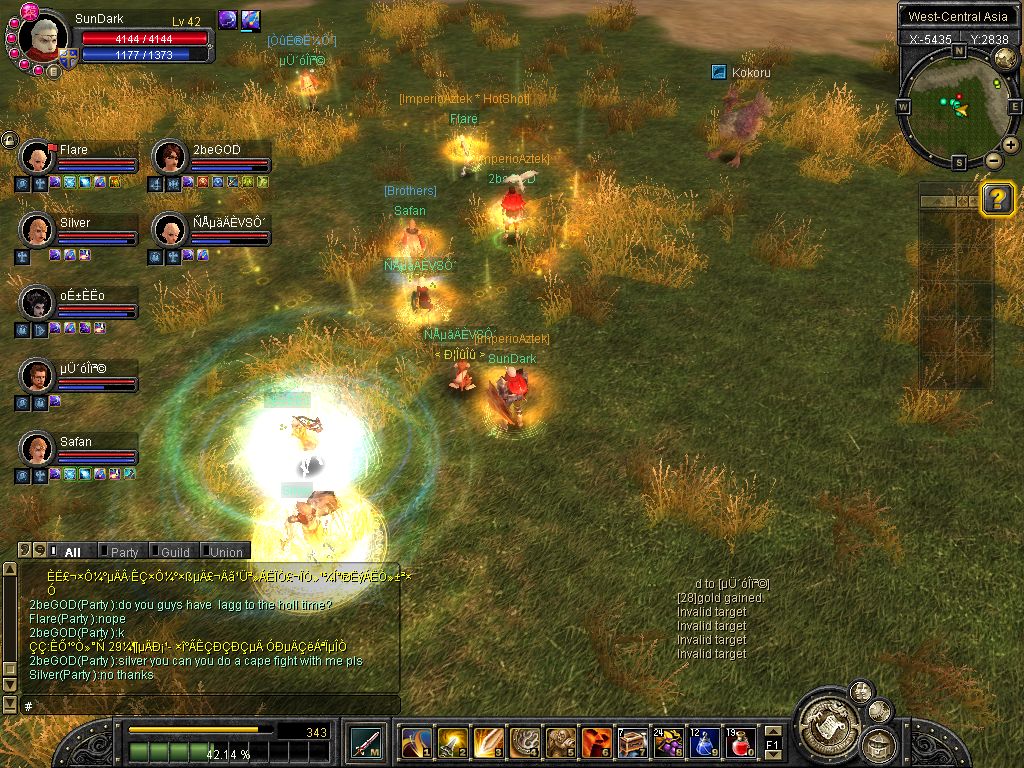Activate the skill in hotbar slot 1
The image size is (1024, 768).
pyautogui.click(x=416, y=743)
